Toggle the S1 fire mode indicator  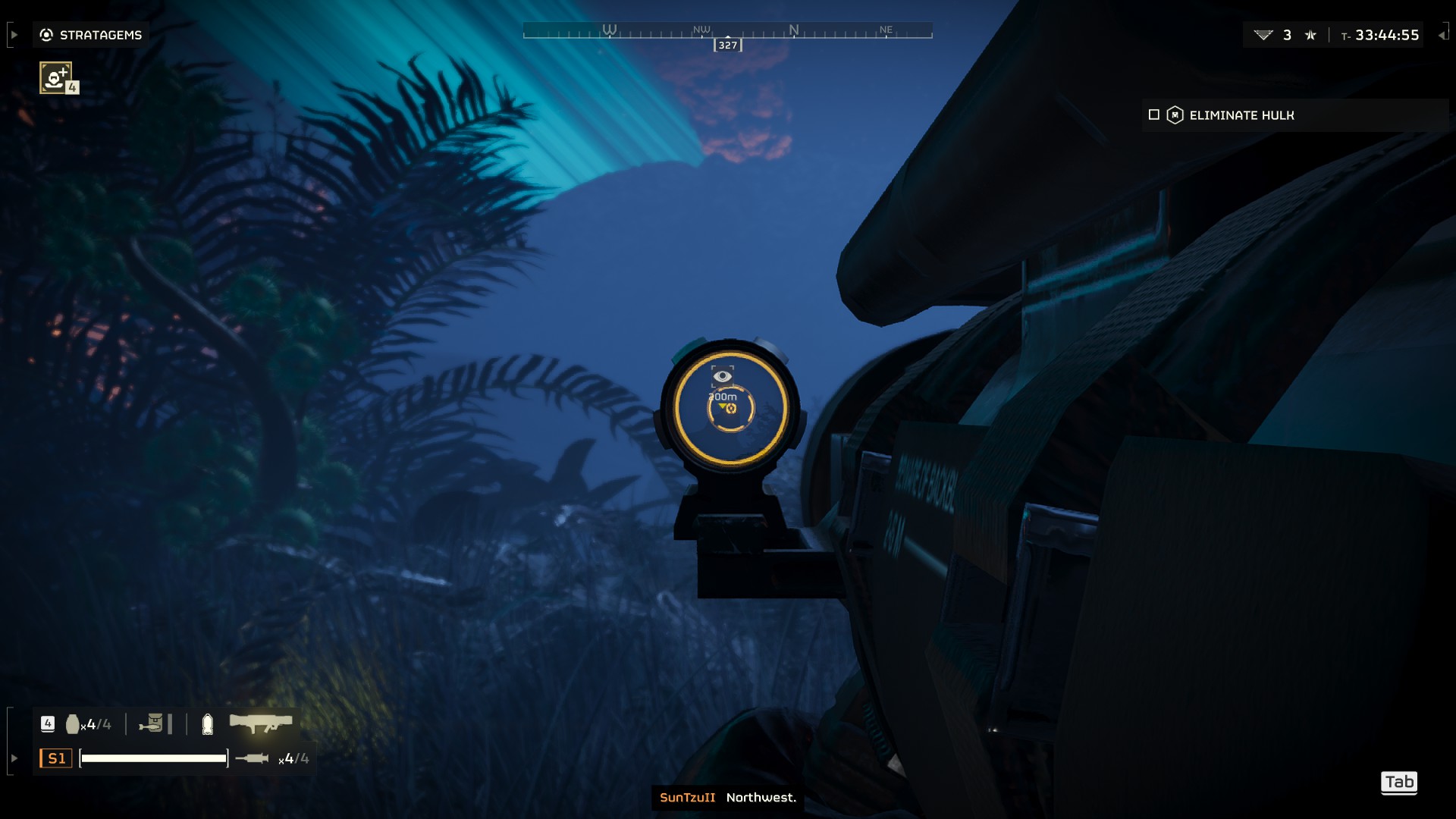click(x=55, y=758)
